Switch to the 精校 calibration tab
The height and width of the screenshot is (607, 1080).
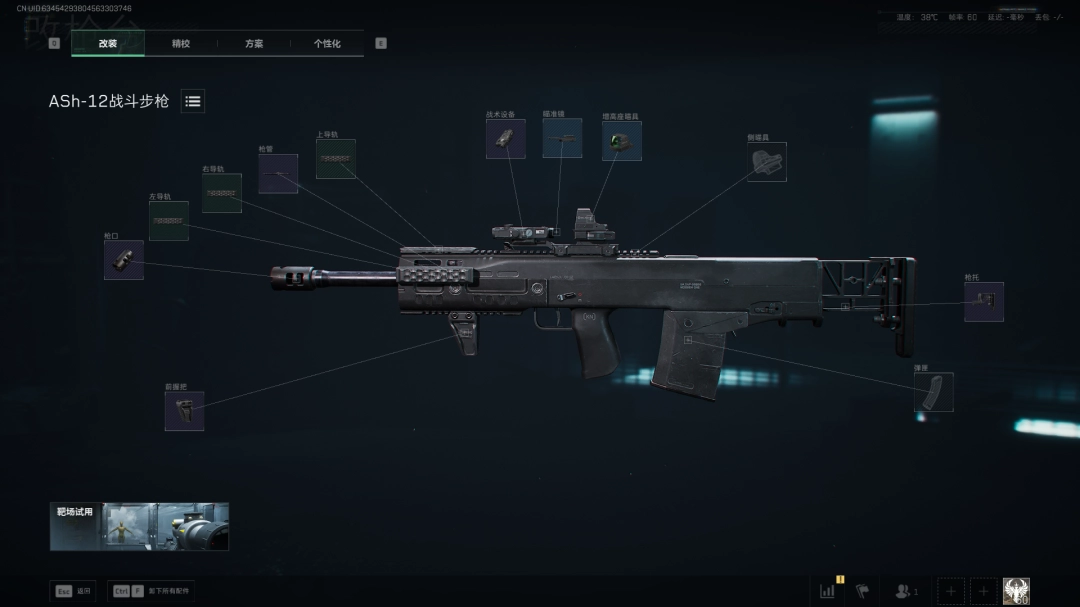(x=181, y=44)
